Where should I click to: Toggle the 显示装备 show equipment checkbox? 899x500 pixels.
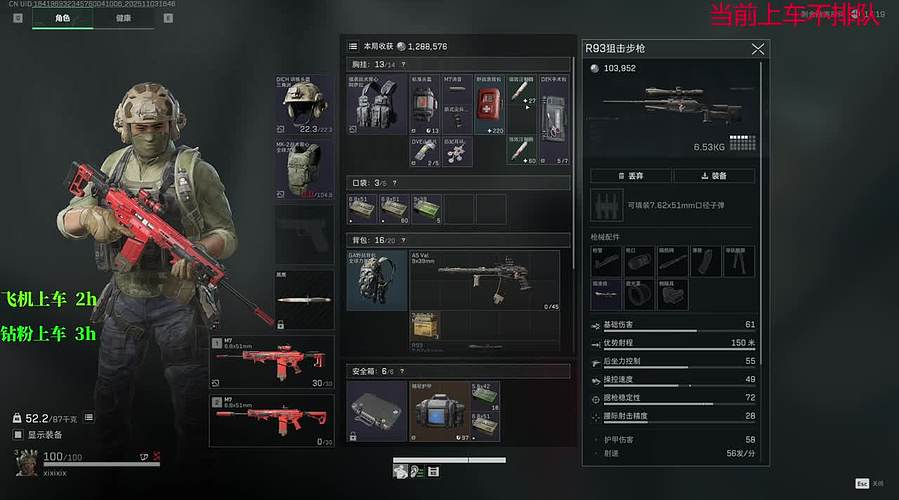point(18,435)
